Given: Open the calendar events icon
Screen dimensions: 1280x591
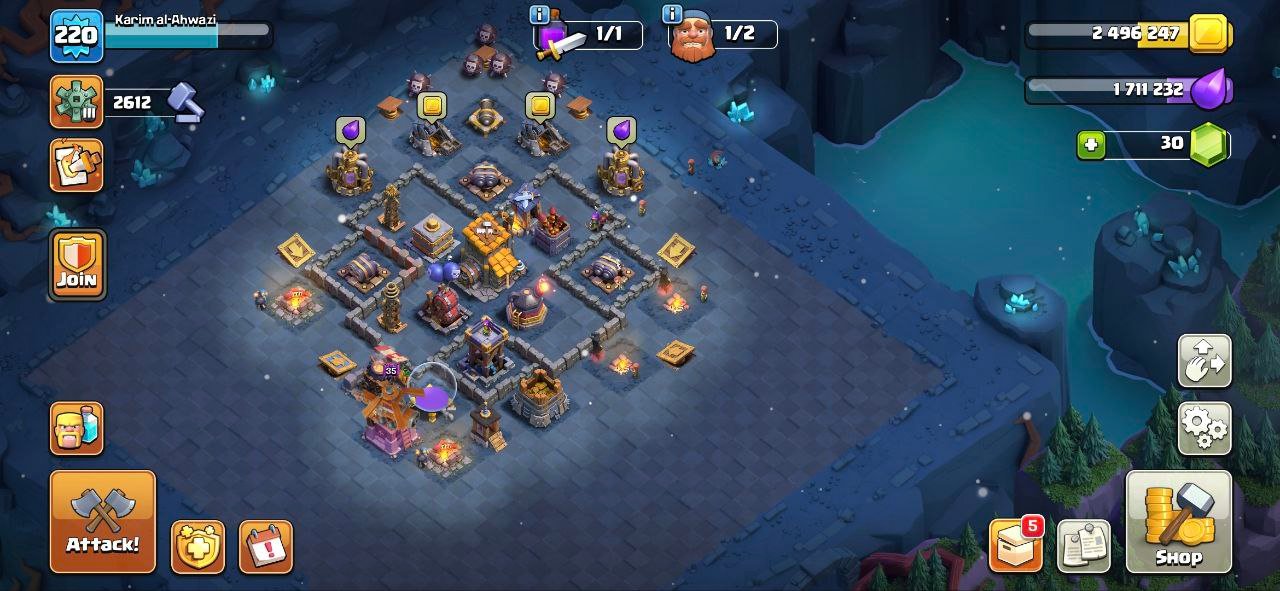Looking at the screenshot, I should point(266,547).
